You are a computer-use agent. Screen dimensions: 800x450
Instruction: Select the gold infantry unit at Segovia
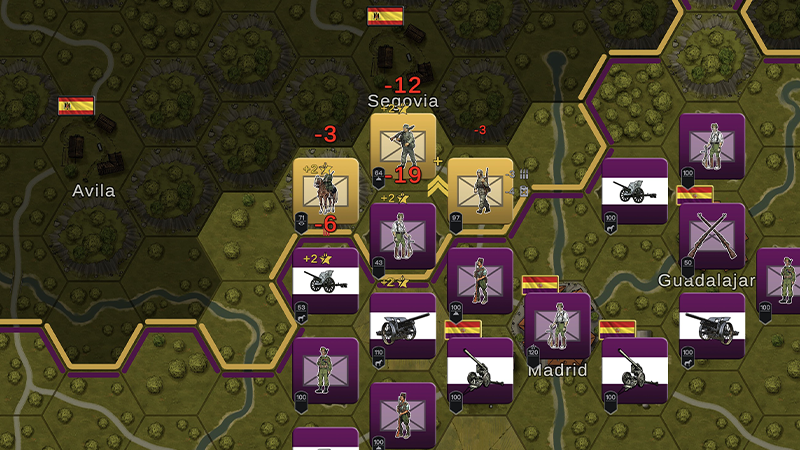click(x=403, y=146)
